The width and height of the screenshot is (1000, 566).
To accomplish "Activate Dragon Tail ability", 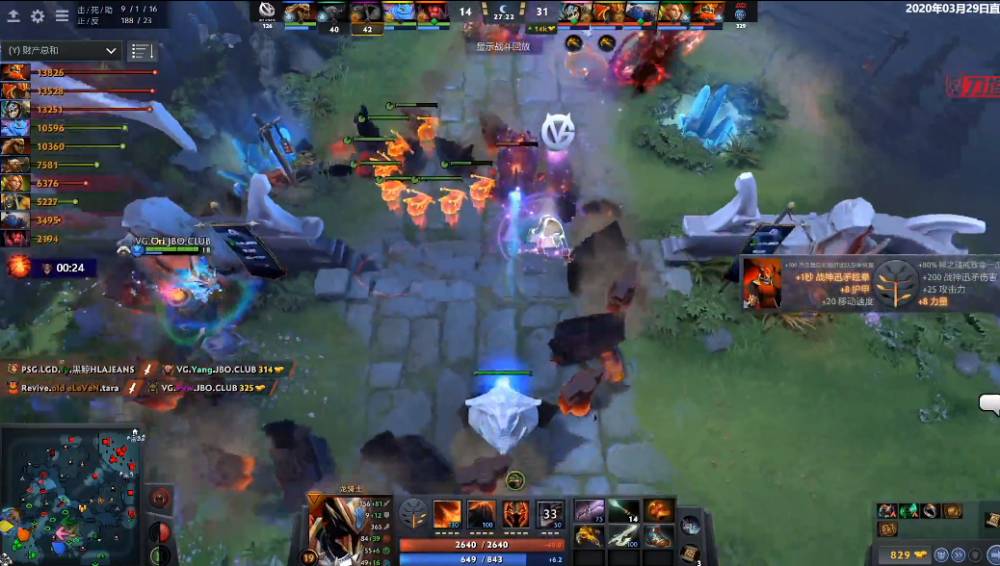I will 482,513.
